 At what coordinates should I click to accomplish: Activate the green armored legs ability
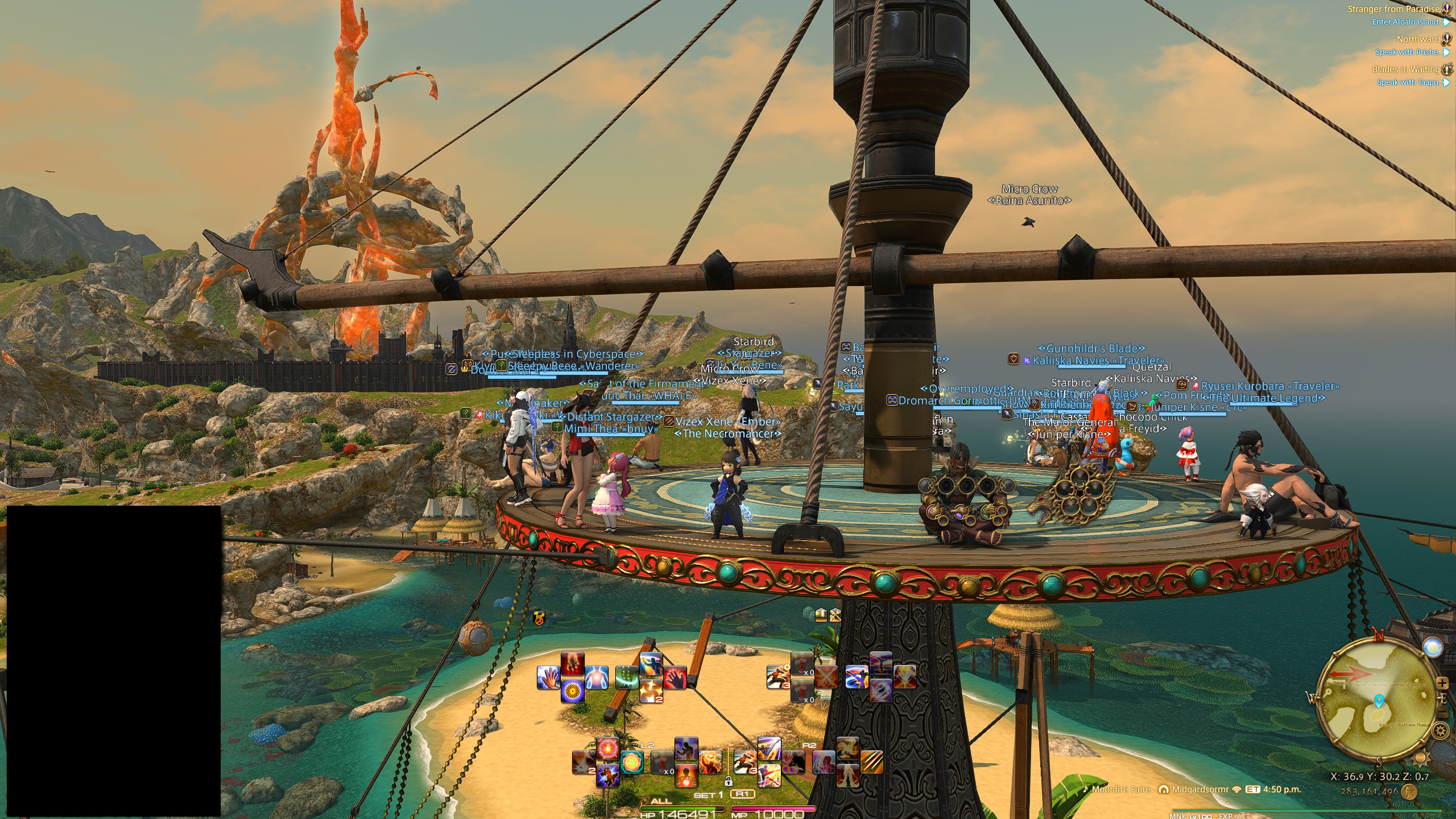pos(627,678)
